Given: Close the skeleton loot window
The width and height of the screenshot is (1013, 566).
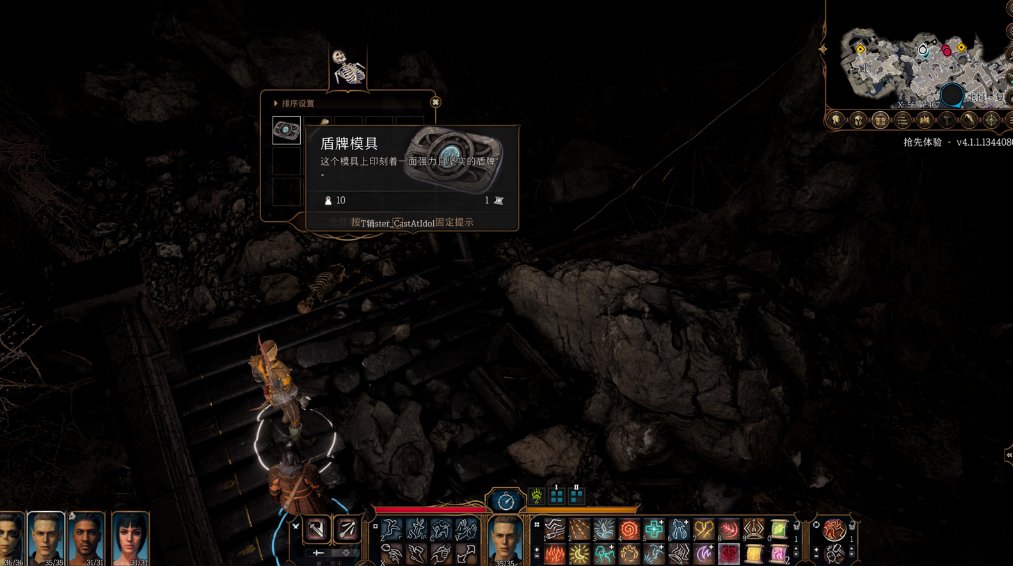Looking at the screenshot, I should (435, 101).
